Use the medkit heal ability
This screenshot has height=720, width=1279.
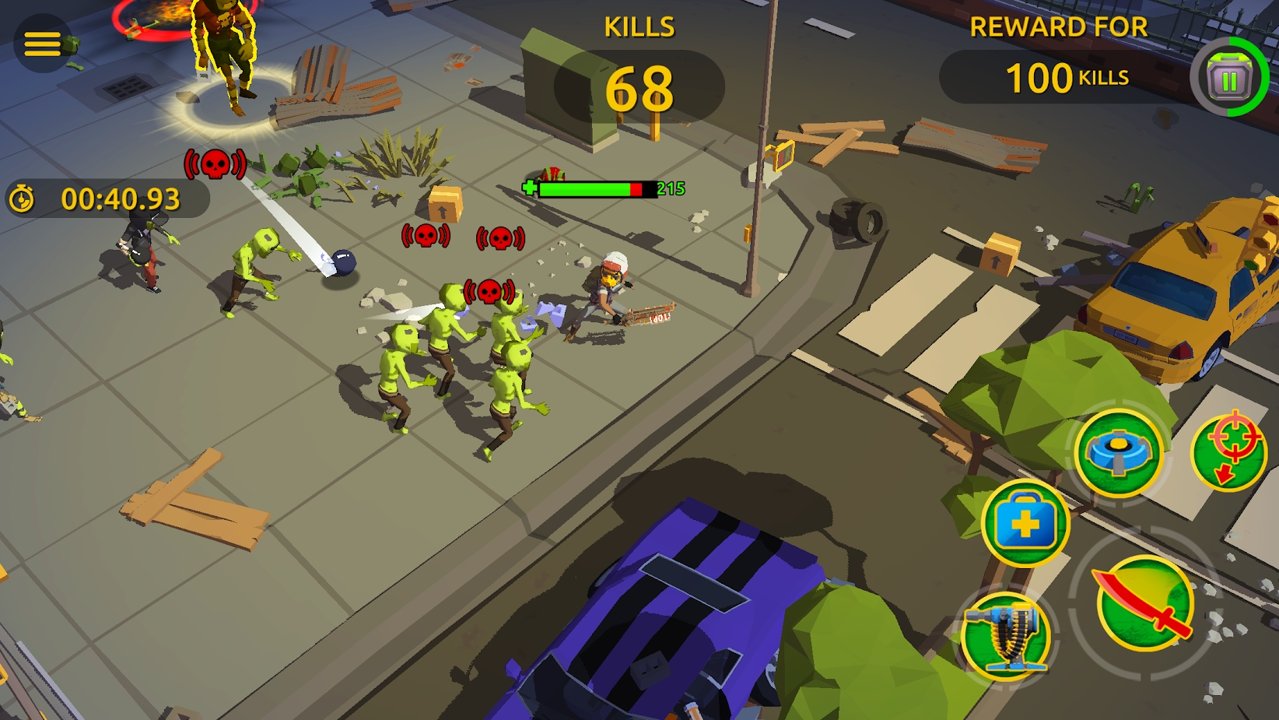tap(1025, 523)
